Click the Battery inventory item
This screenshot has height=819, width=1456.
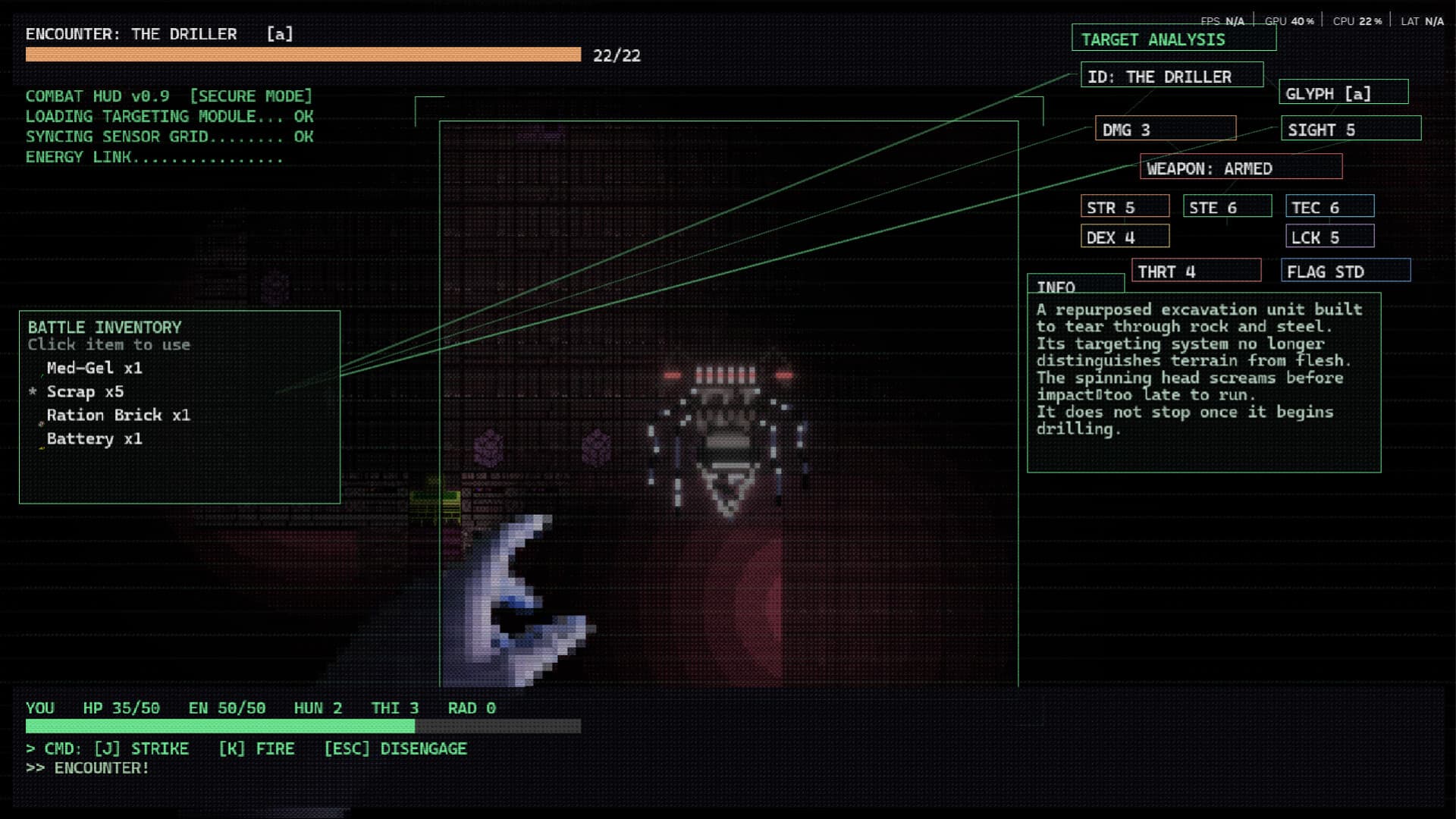point(94,438)
